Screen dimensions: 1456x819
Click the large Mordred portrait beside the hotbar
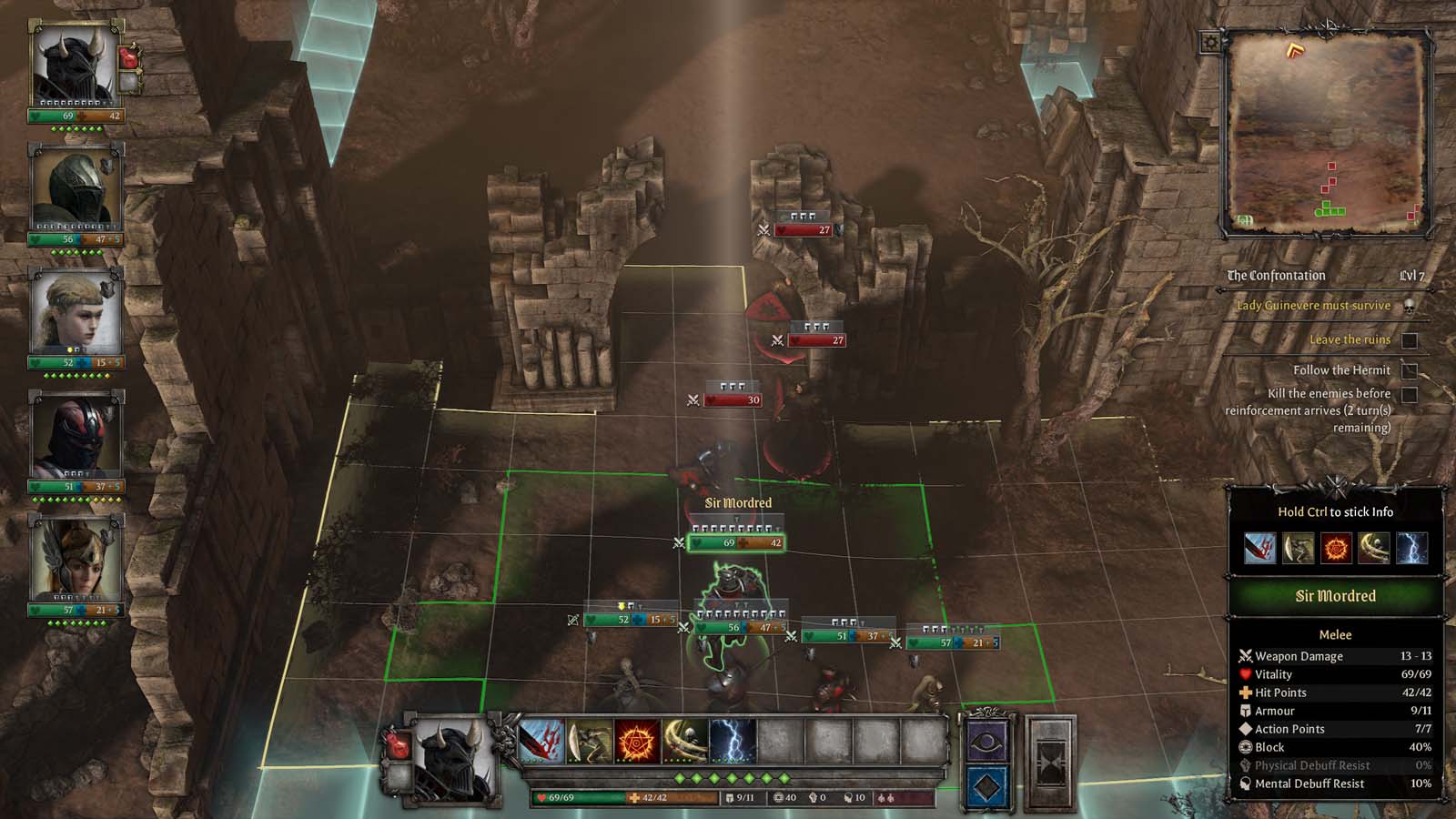453,761
